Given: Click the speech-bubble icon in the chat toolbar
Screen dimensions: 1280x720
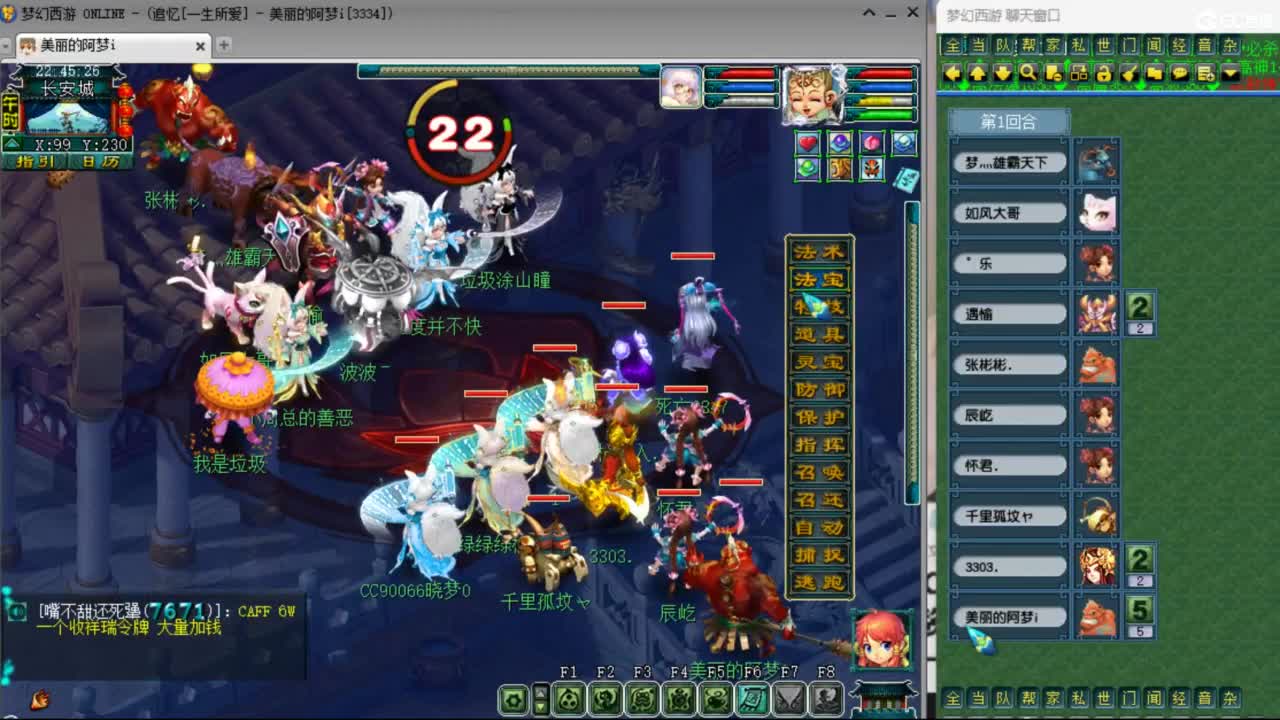Looking at the screenshot, I should 1178,73.
